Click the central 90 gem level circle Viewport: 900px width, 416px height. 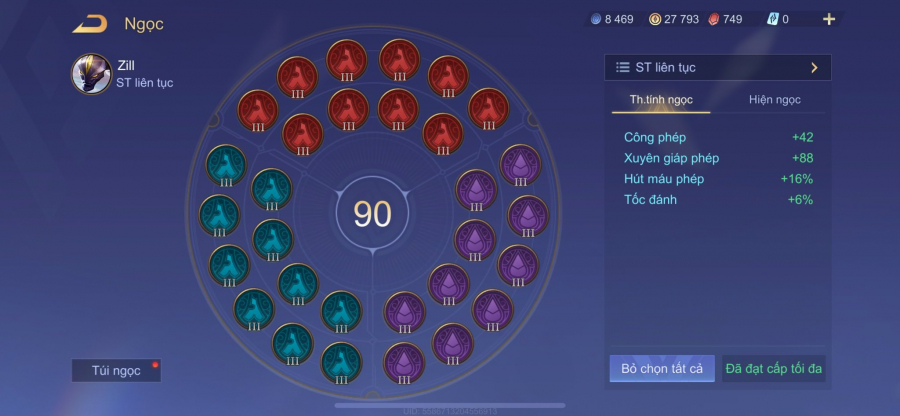[x=372, y=214]
